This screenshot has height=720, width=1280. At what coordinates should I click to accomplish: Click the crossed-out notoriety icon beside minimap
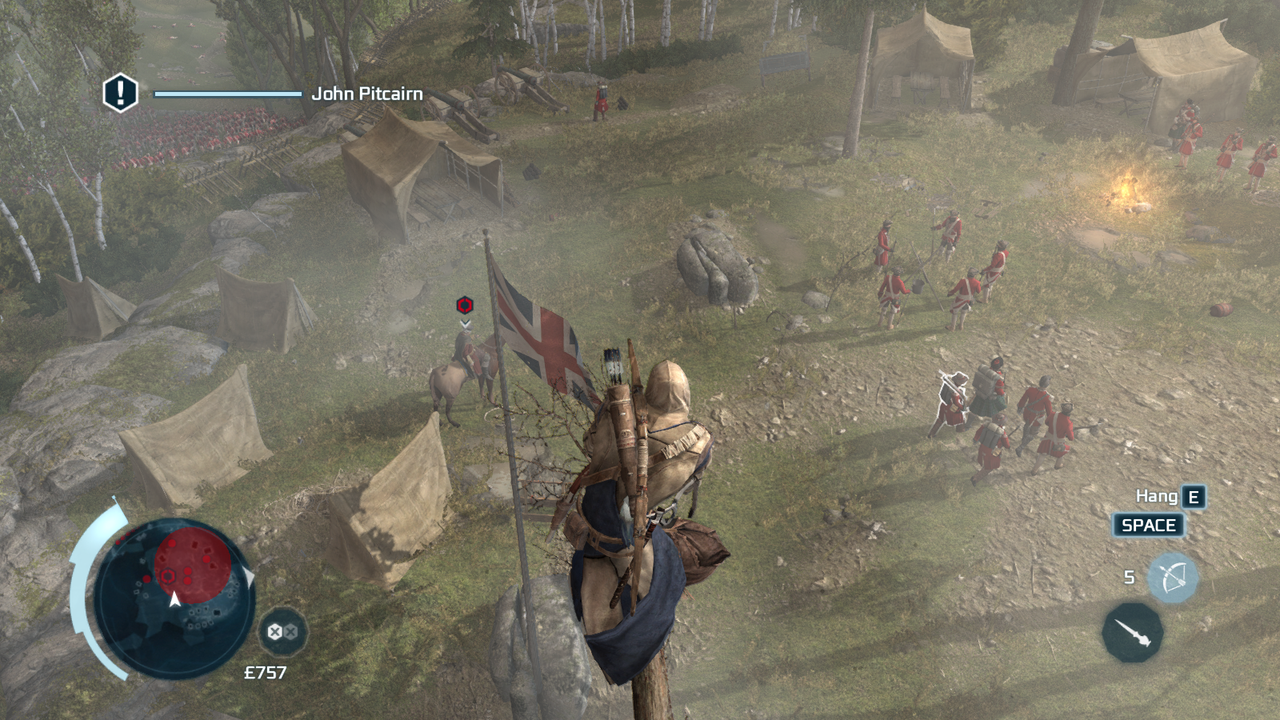[283, 632]
